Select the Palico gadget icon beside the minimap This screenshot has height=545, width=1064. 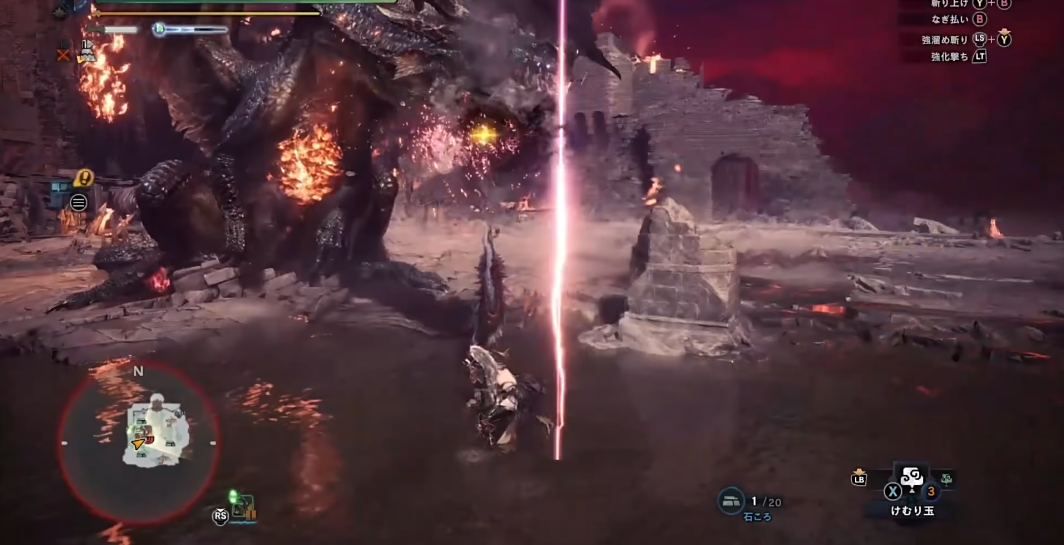[241, 507]
